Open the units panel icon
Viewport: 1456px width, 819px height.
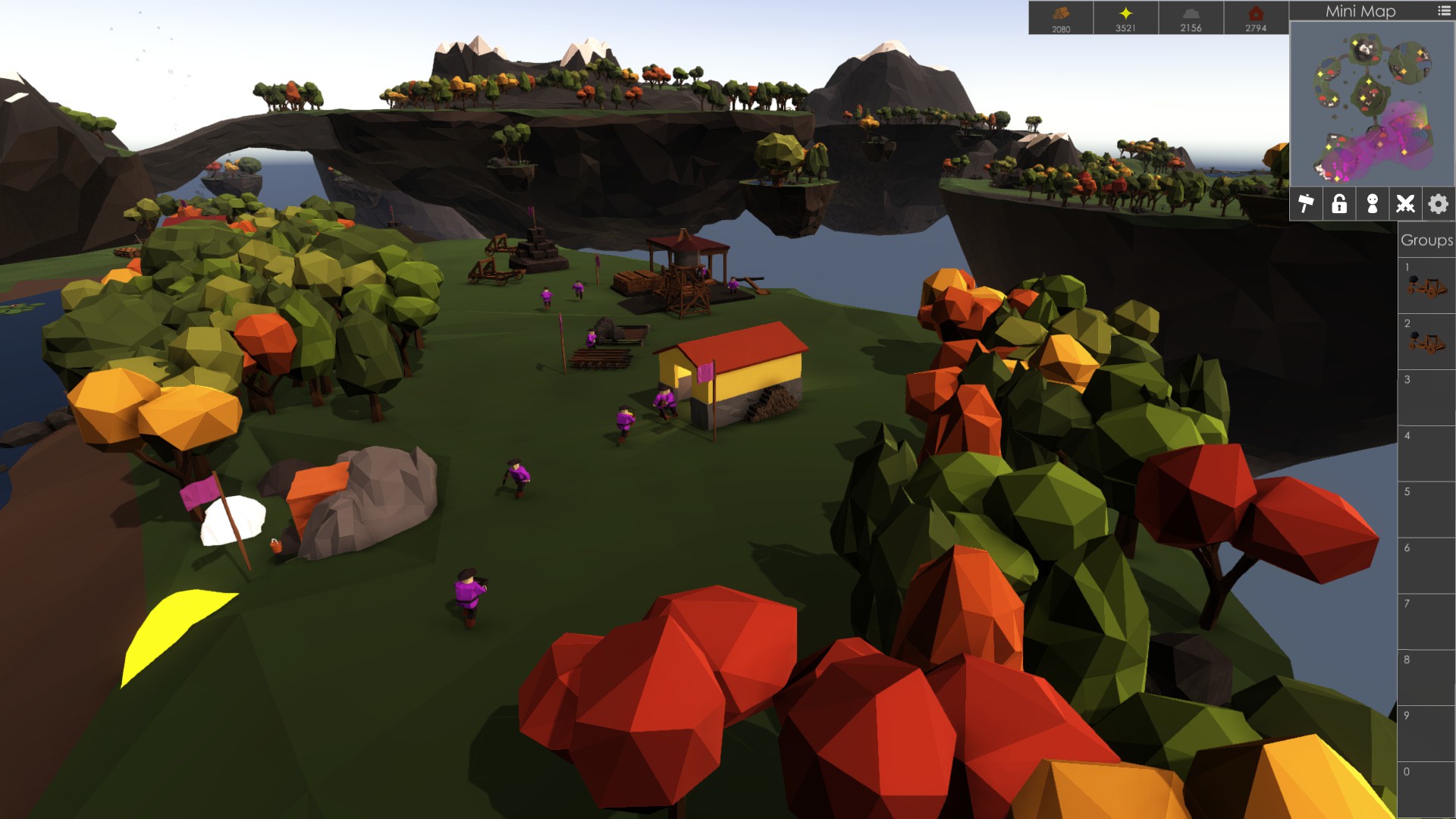click(x=1373, y=203)
